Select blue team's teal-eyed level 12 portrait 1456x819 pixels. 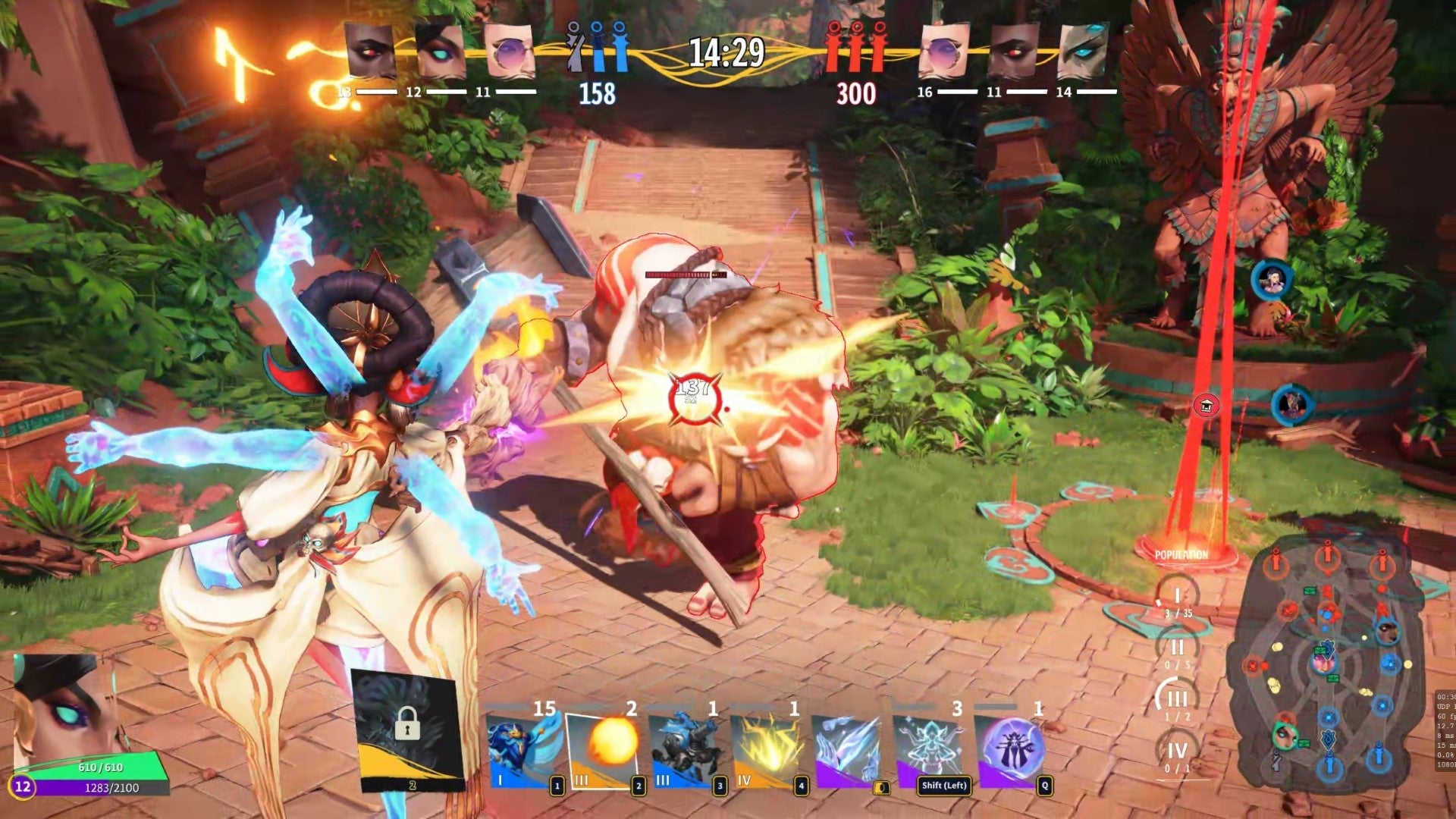440,52
